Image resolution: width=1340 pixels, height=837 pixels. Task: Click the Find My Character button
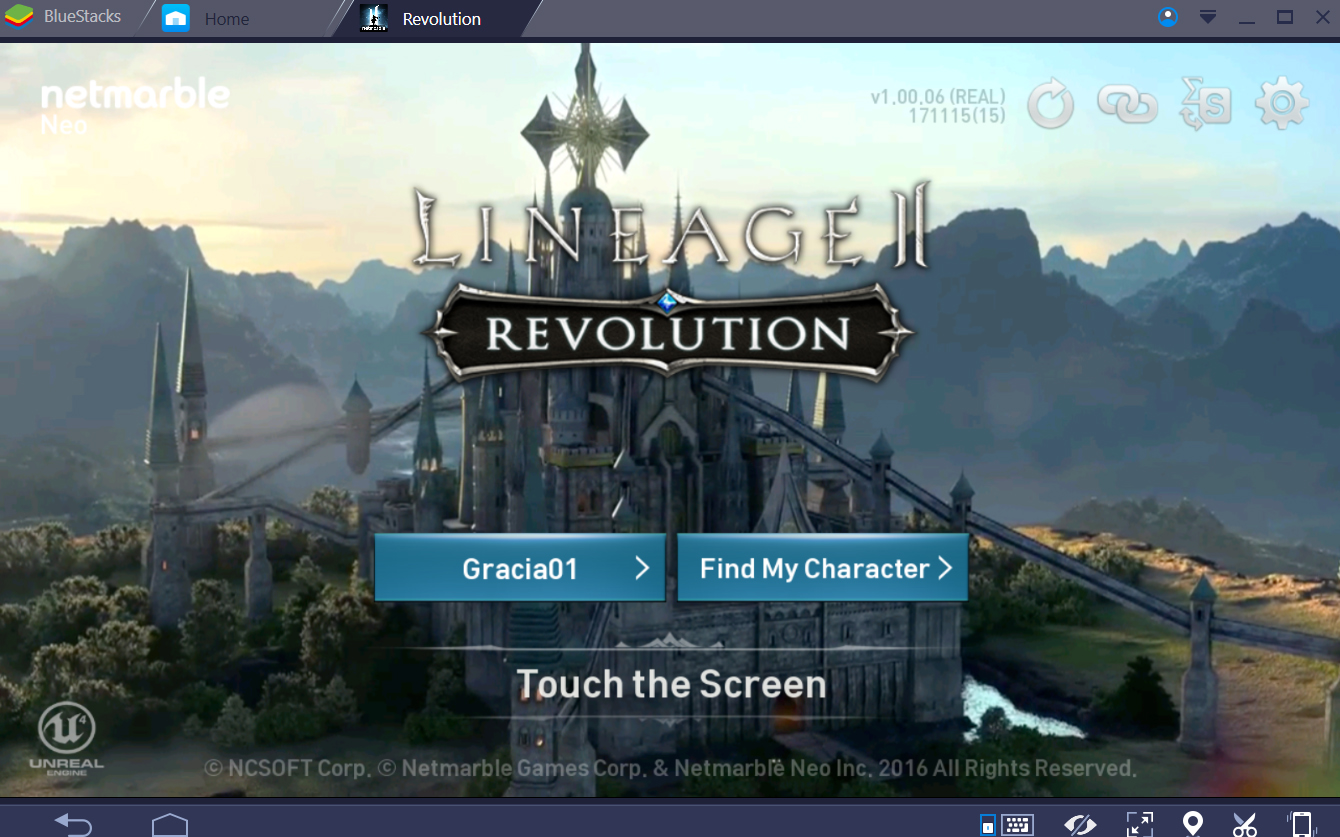click(822, 567)
